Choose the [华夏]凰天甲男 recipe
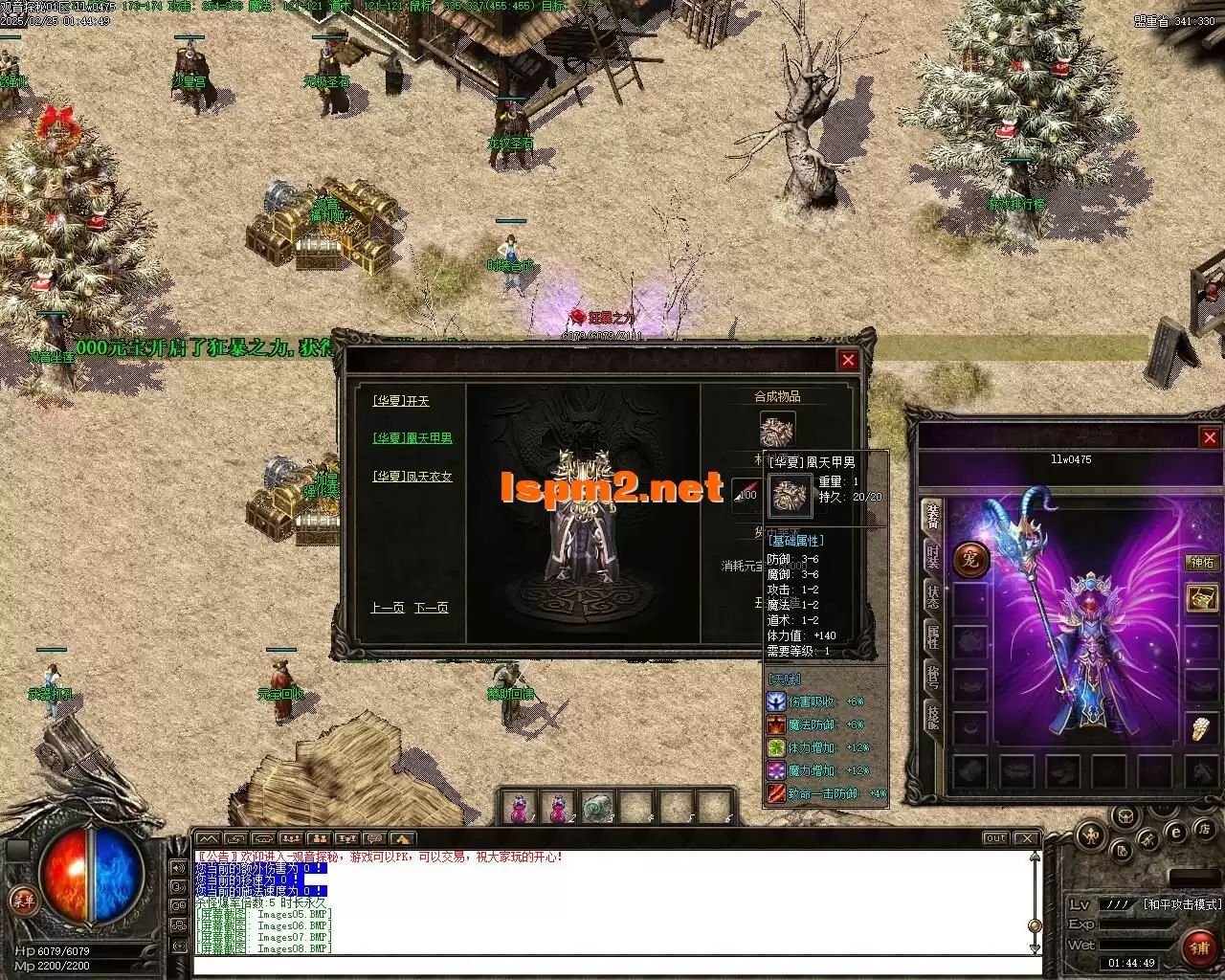 (x=412, y=438)
